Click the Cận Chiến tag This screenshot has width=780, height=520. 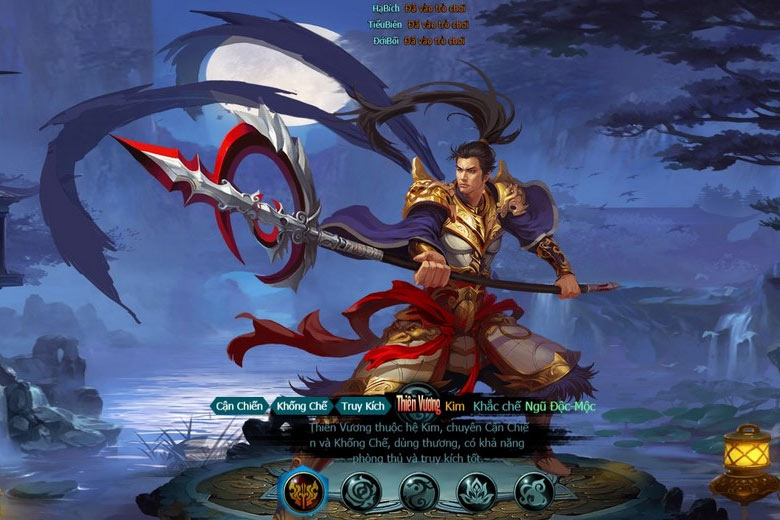pyautogui.click(x=239, y=406)
